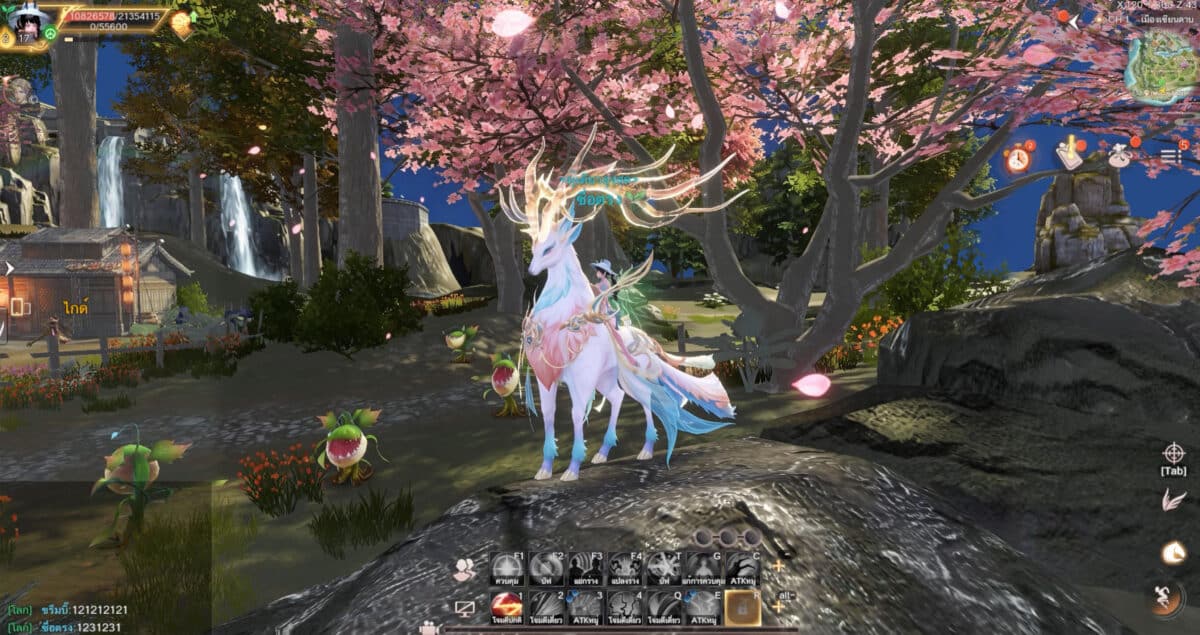
Task: Open the party members icon beside hotbar
Action: tap(464, 570)
